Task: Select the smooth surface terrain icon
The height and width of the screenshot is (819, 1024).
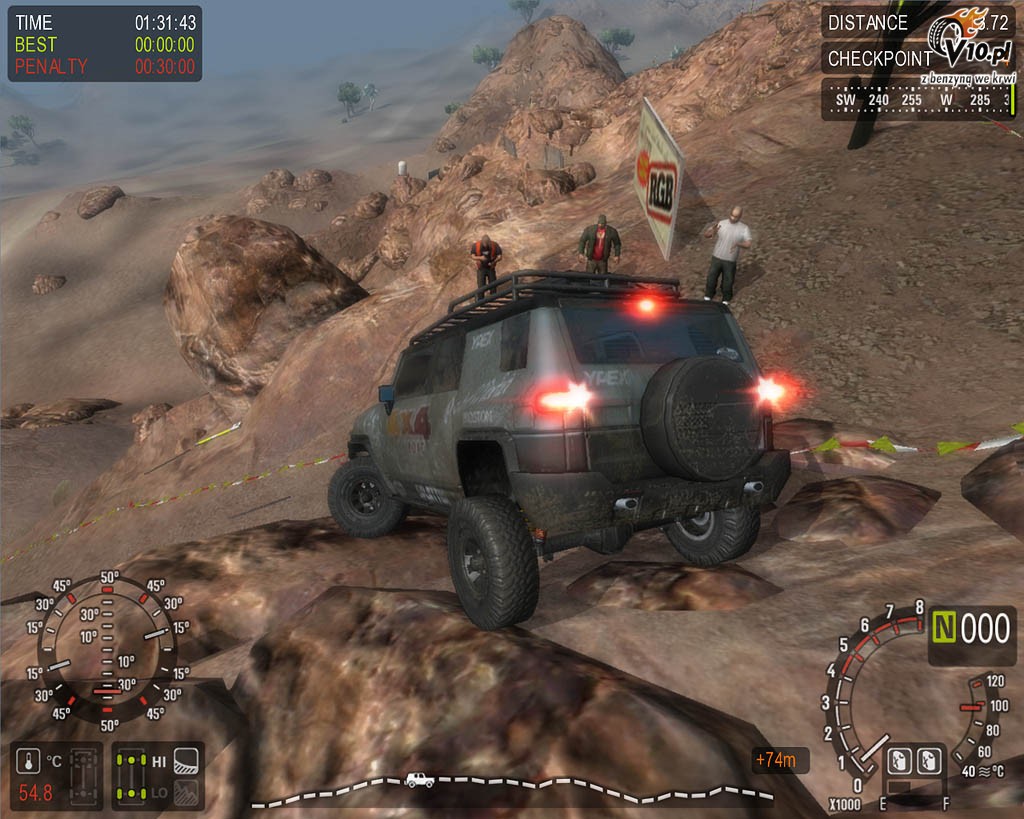Action: click(185, 762)
